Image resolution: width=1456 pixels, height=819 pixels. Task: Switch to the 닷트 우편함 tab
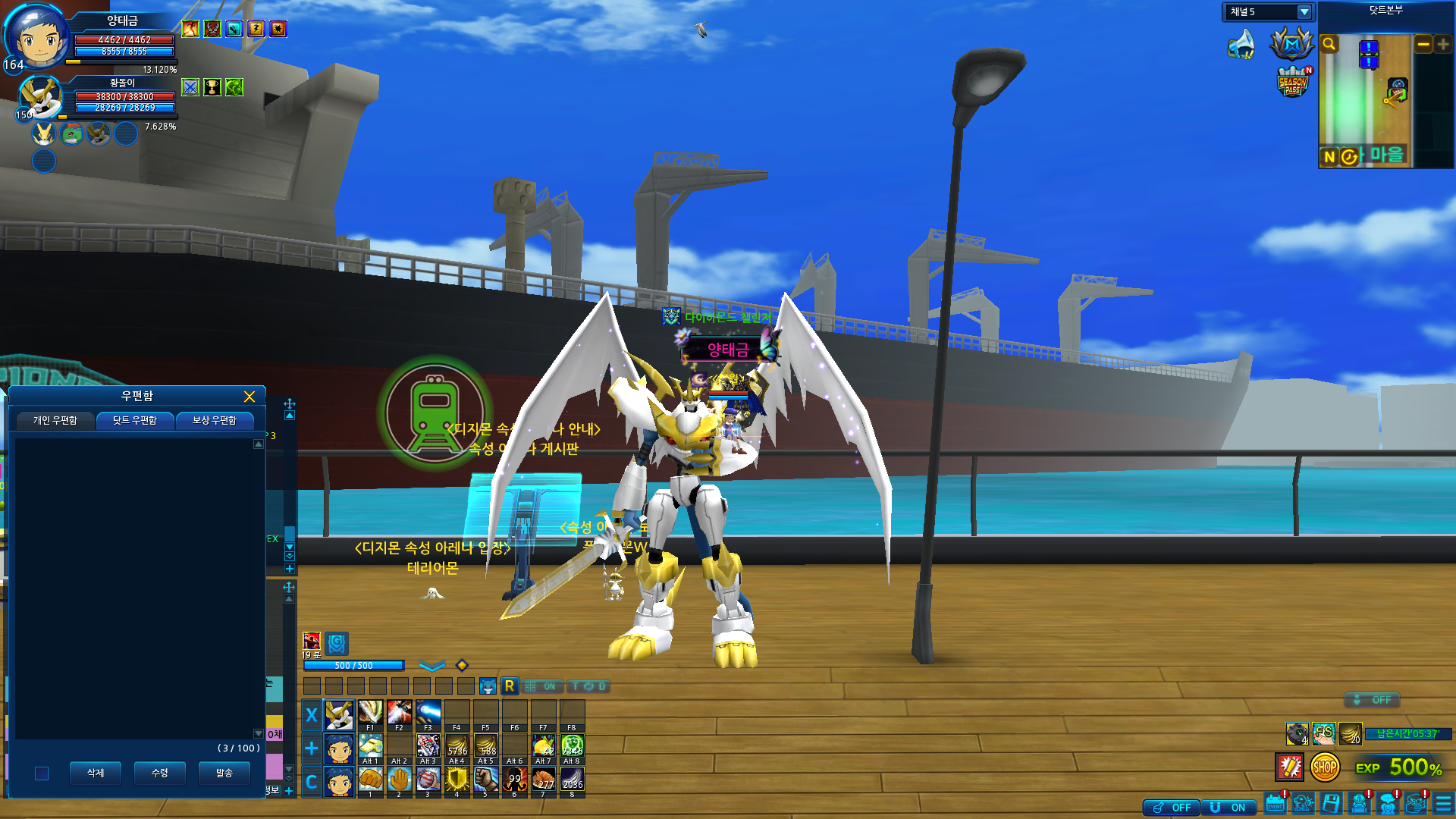135,420
